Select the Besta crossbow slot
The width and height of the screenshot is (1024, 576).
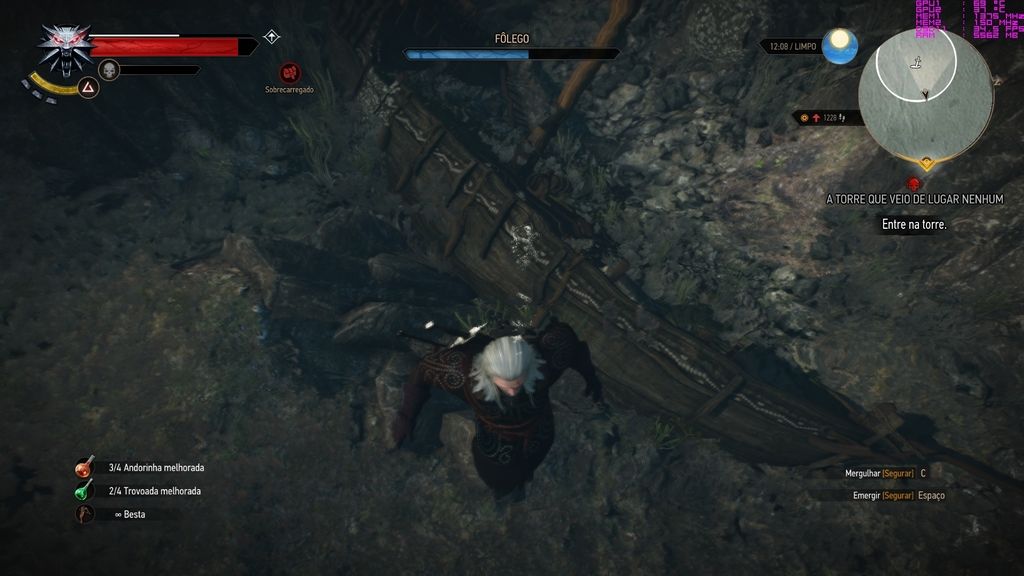(x=85, y=514)
